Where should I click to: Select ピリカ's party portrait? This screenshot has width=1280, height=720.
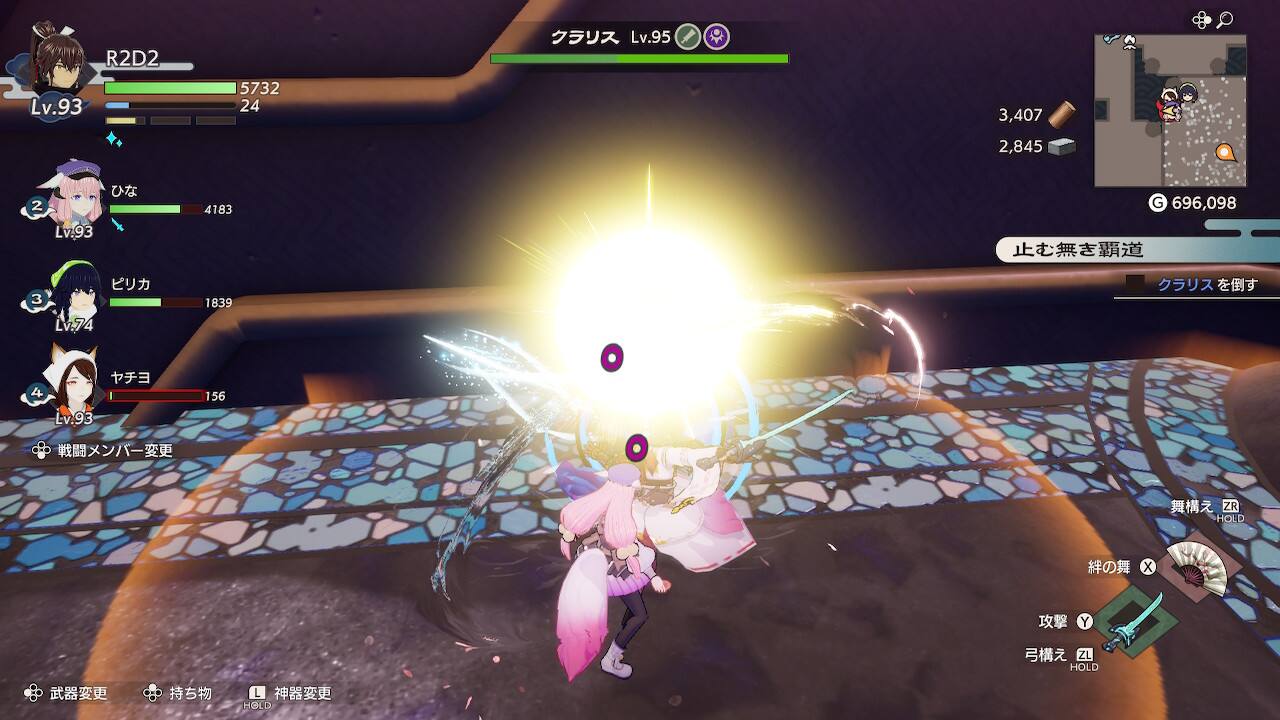74,286
